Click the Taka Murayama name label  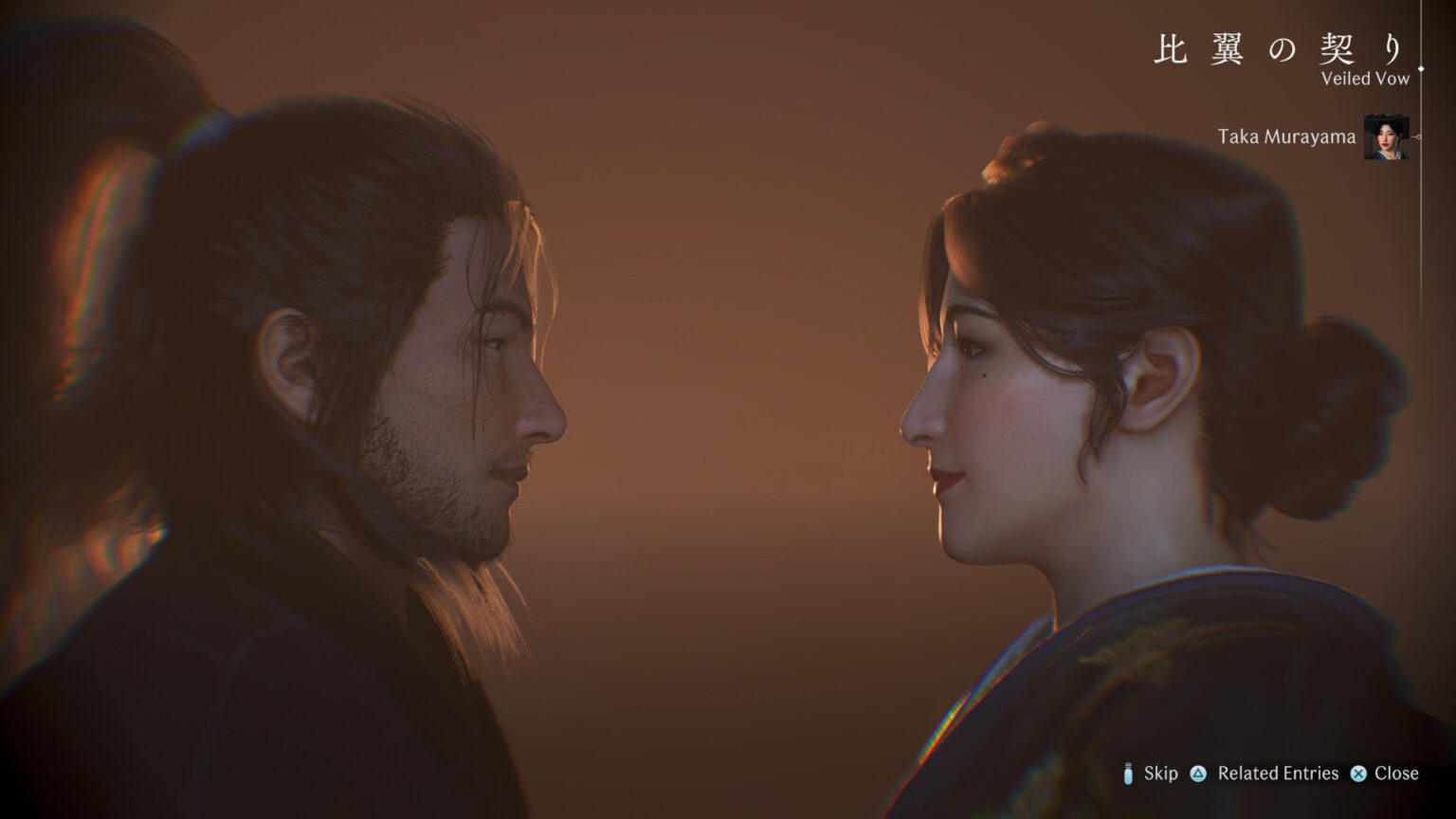[x=1286, y=136]
